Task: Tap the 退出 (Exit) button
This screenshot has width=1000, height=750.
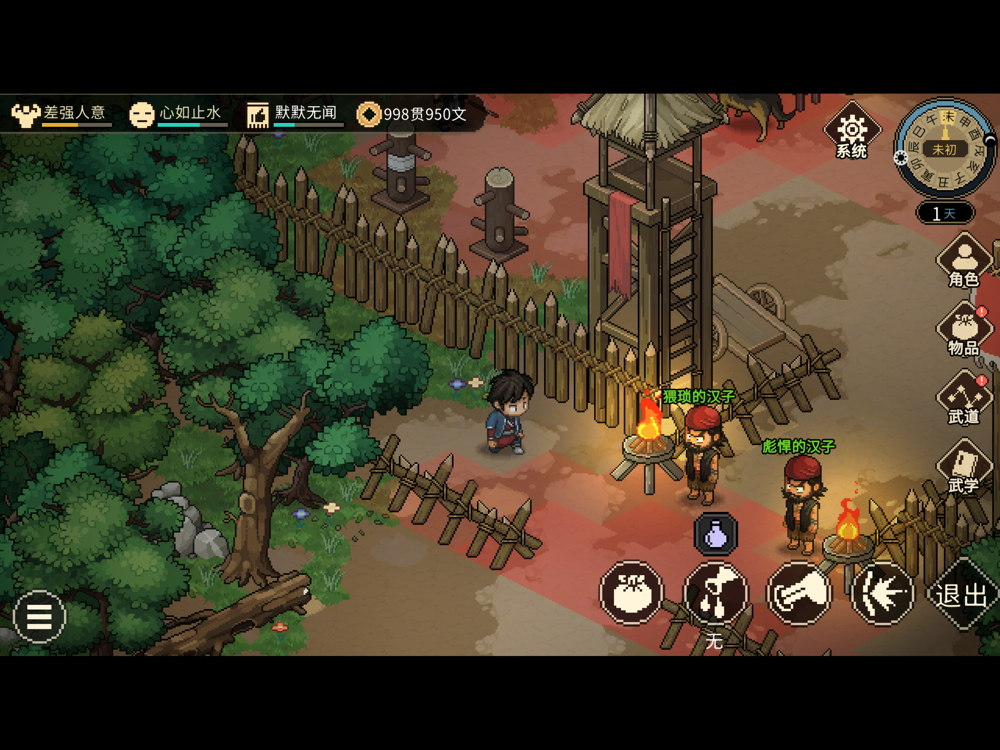Action: click(963, 594)
